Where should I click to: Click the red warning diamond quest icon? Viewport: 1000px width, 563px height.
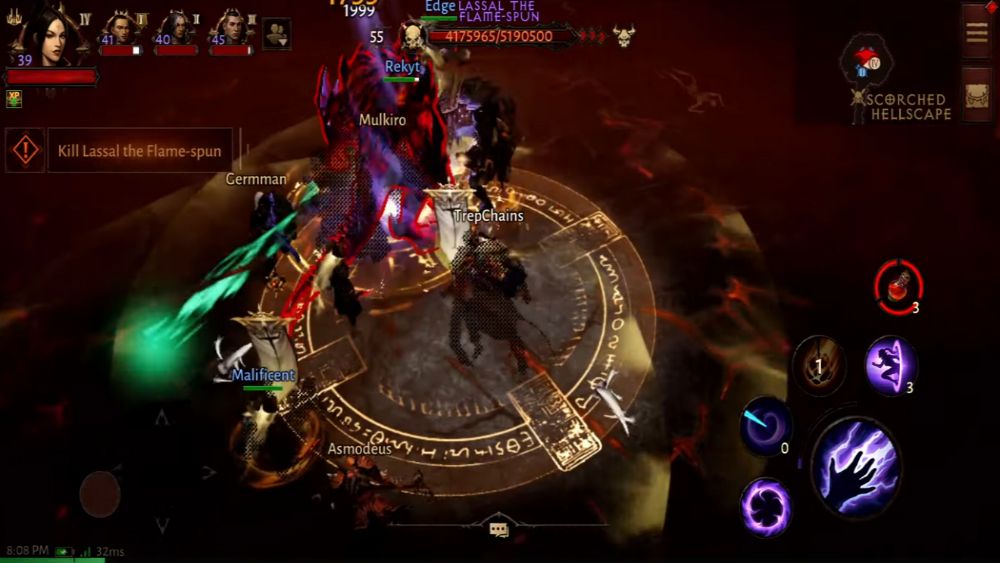26,151
